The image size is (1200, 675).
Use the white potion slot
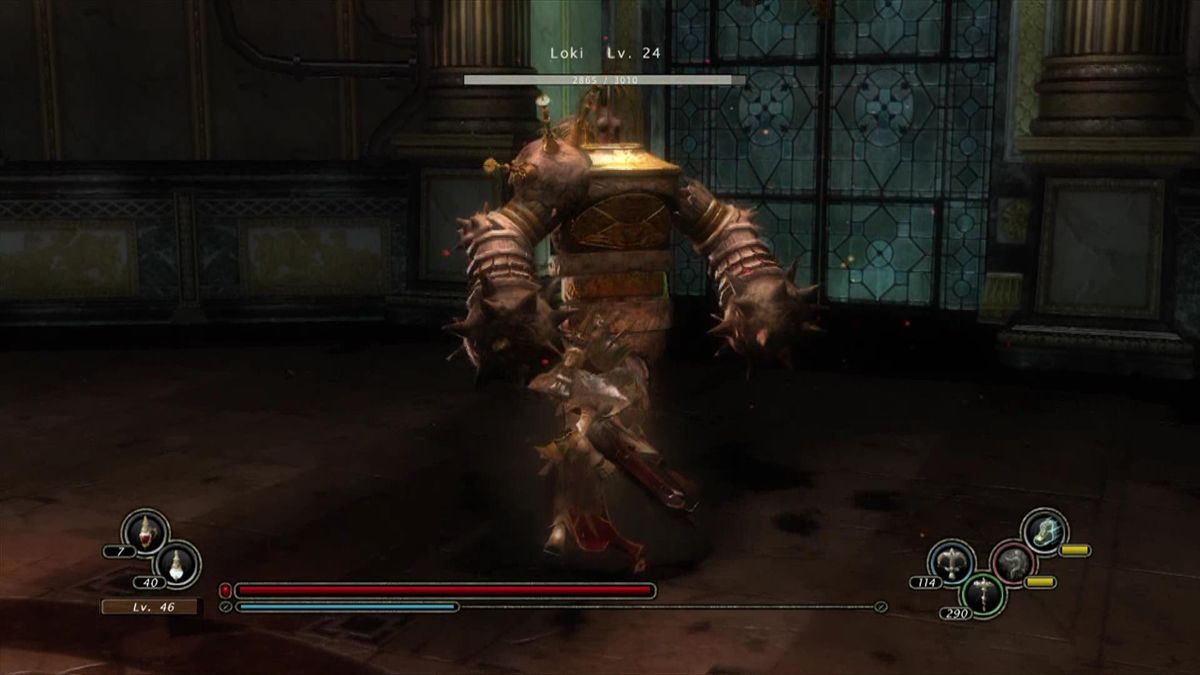(178, 563)
